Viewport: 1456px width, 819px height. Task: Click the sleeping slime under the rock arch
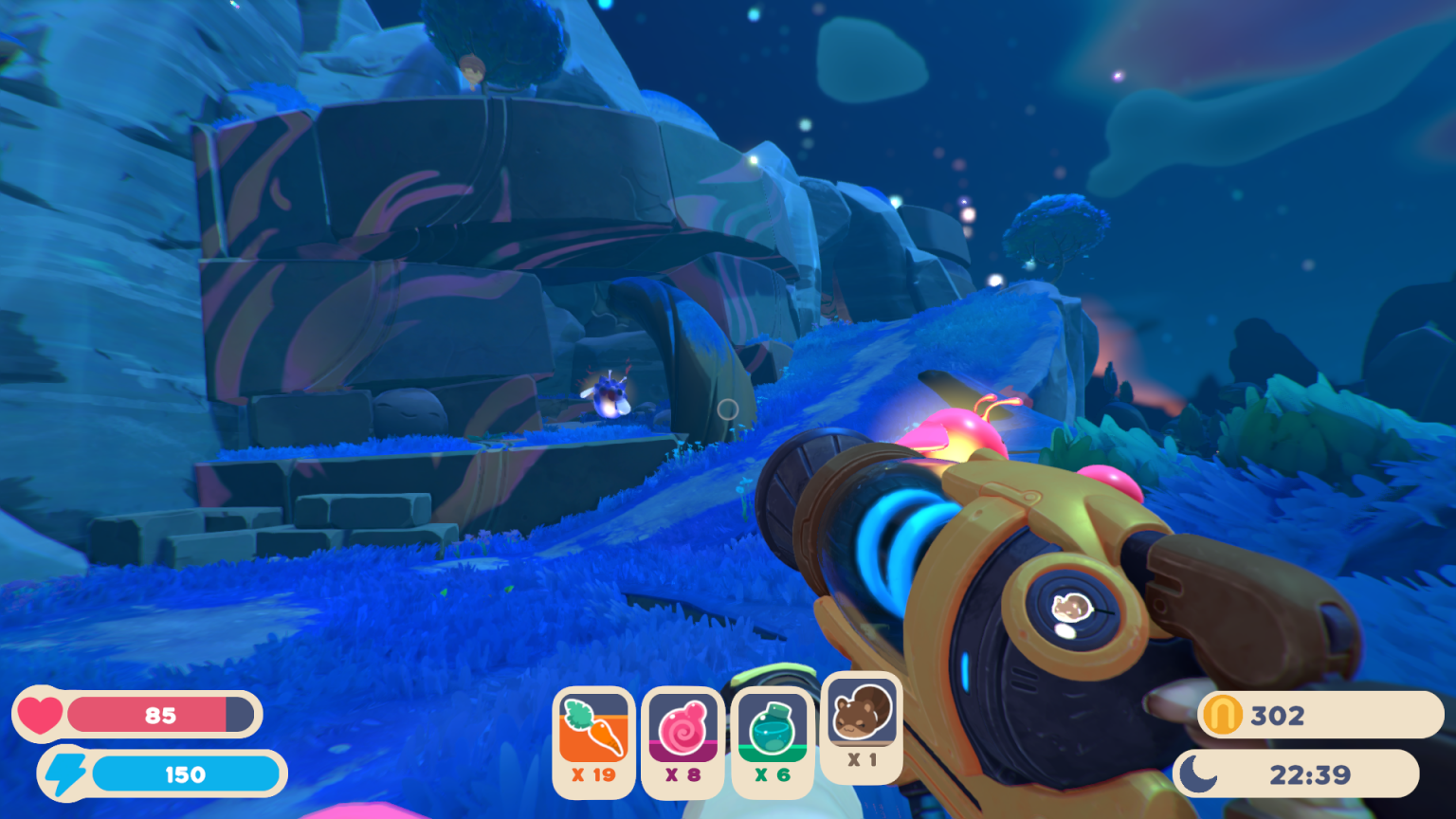406,409
